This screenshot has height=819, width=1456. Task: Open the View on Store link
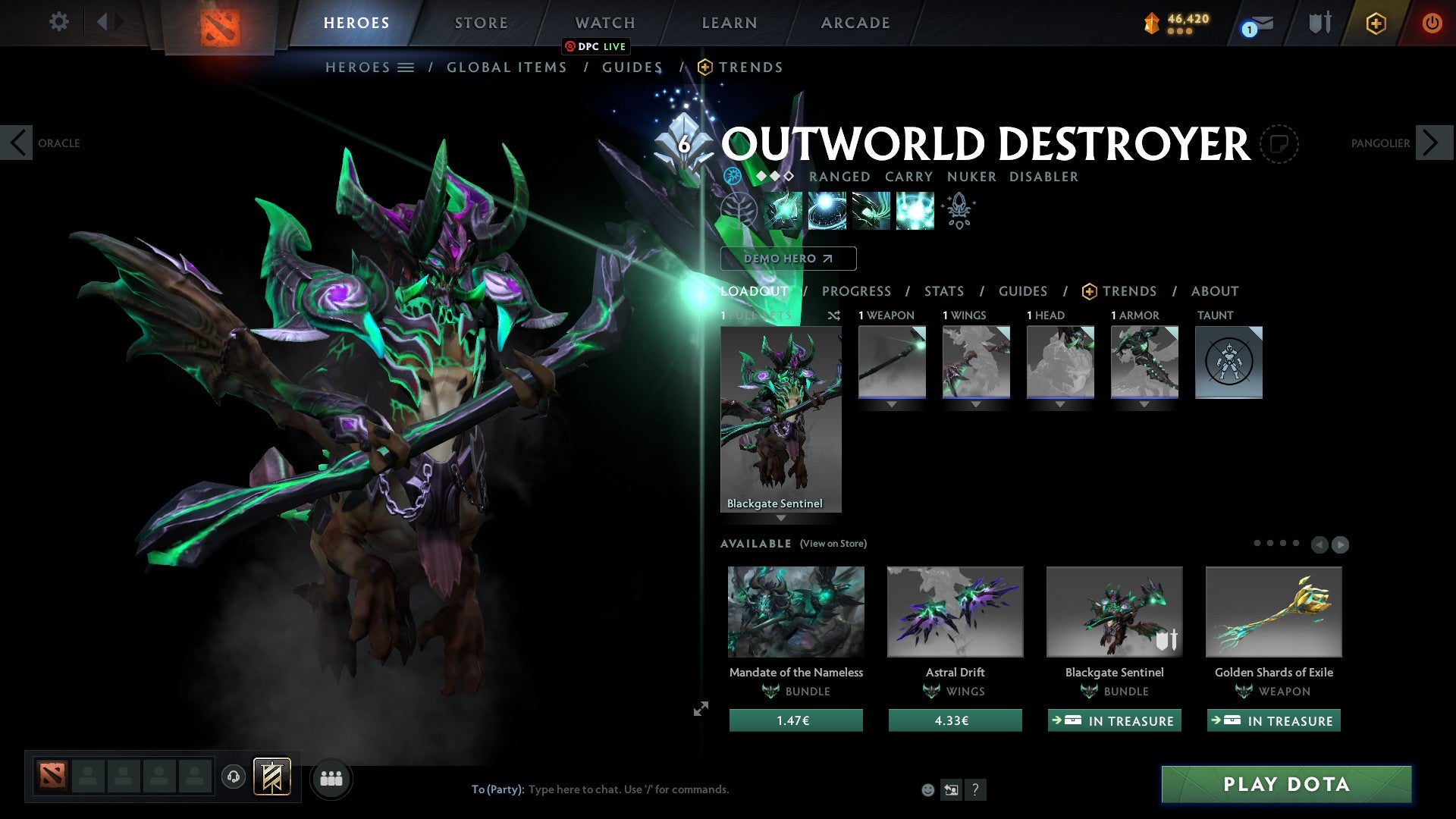[x=833, y=544]
